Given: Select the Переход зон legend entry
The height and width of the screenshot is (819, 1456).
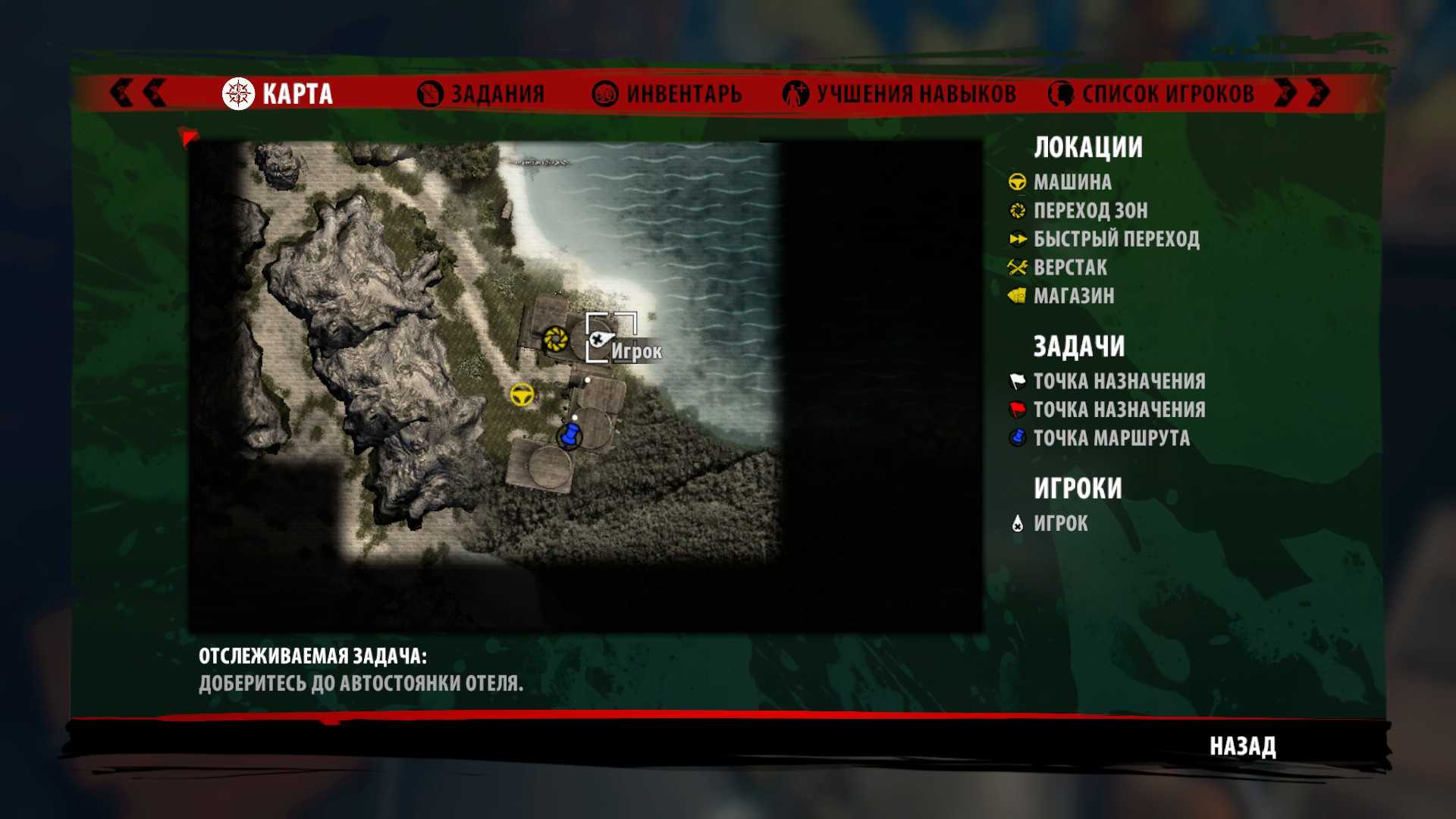Looking at the screenshot, I should point(1090,210).
